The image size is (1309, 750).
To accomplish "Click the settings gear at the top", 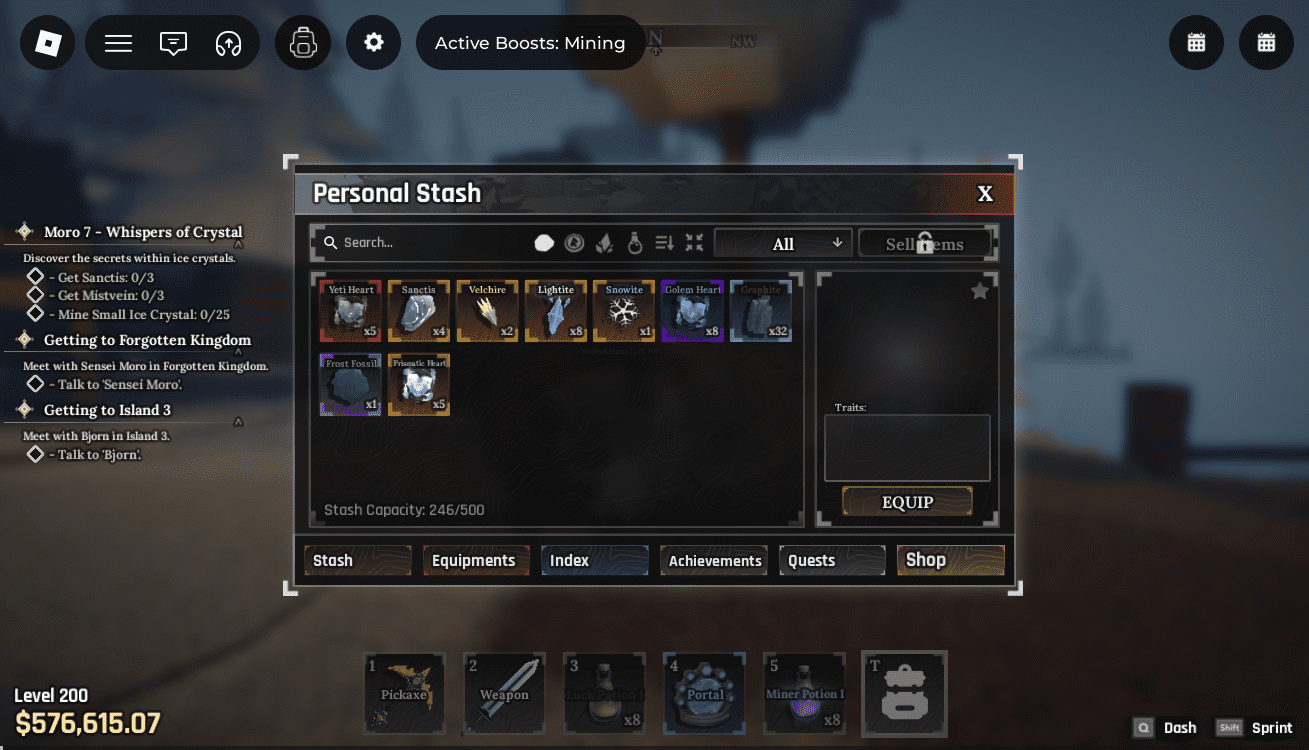I will (373, 42).
